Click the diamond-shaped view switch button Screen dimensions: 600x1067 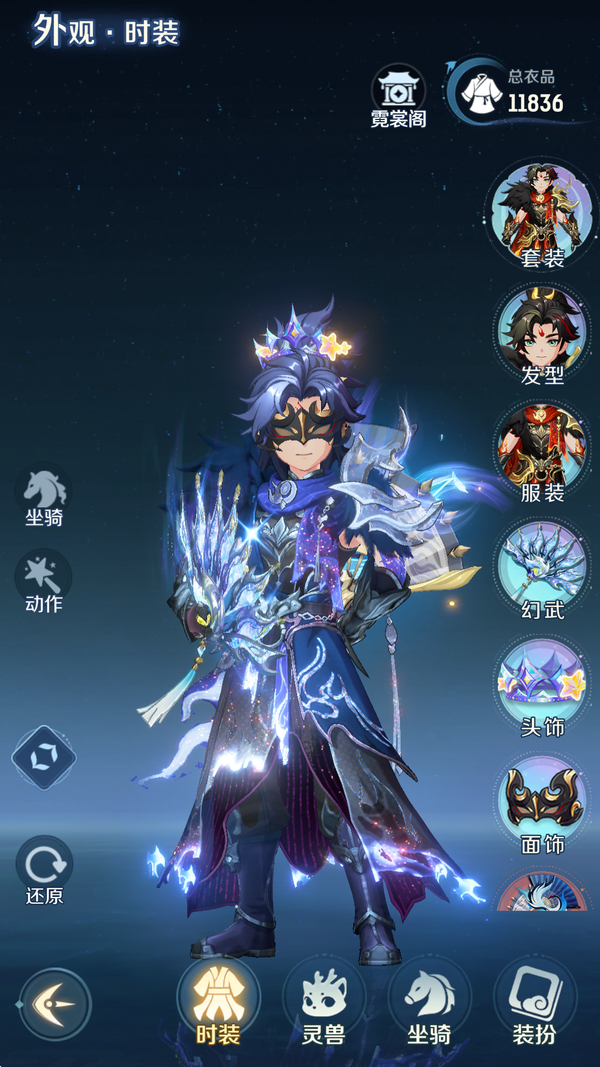[44, 757]
